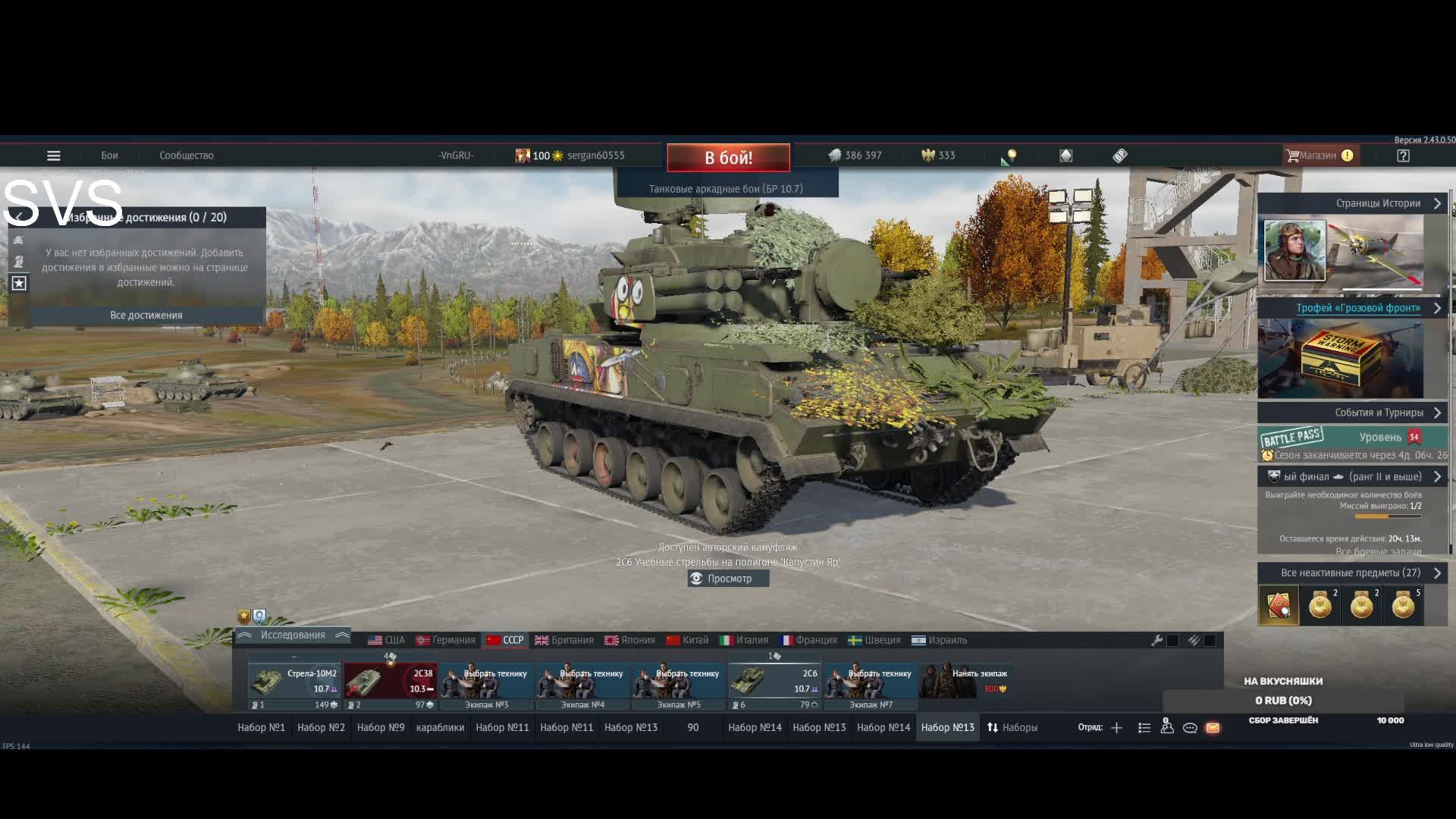Expand the Исследования research panel
The width and height of the screenshot is (1456, 819).
click(293, 635)
